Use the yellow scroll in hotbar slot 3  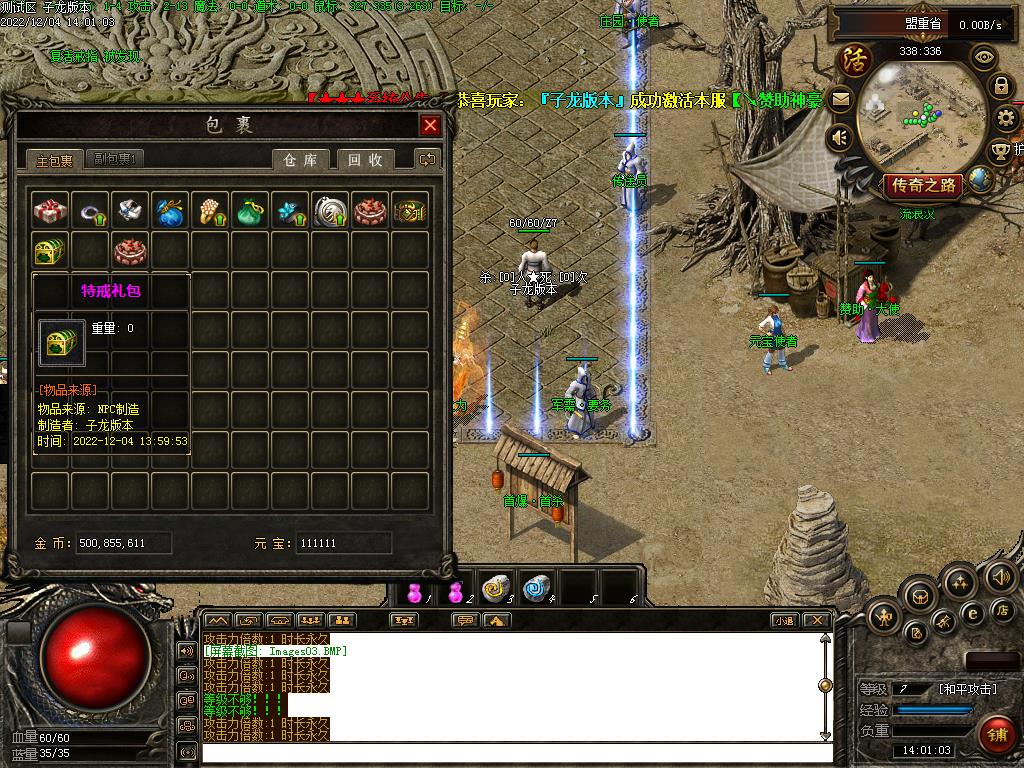click(x=495, y=589)
